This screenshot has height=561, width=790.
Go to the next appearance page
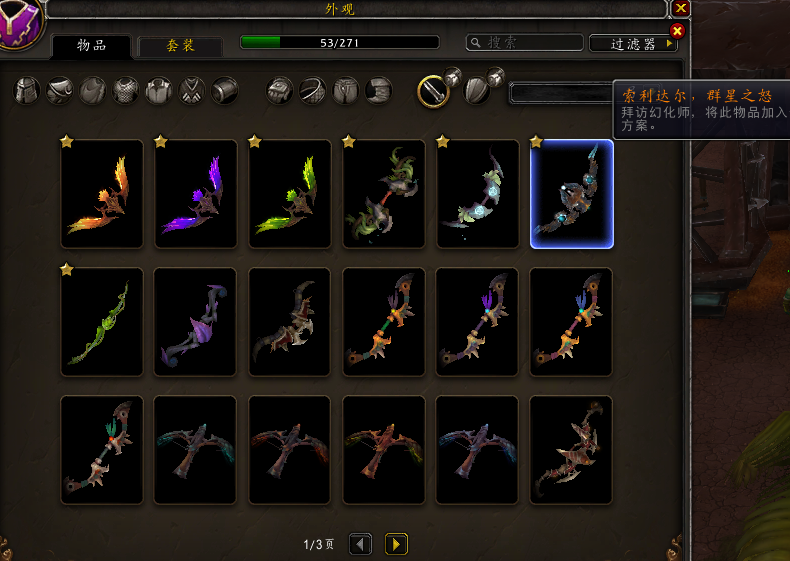[x=396, y=544]
